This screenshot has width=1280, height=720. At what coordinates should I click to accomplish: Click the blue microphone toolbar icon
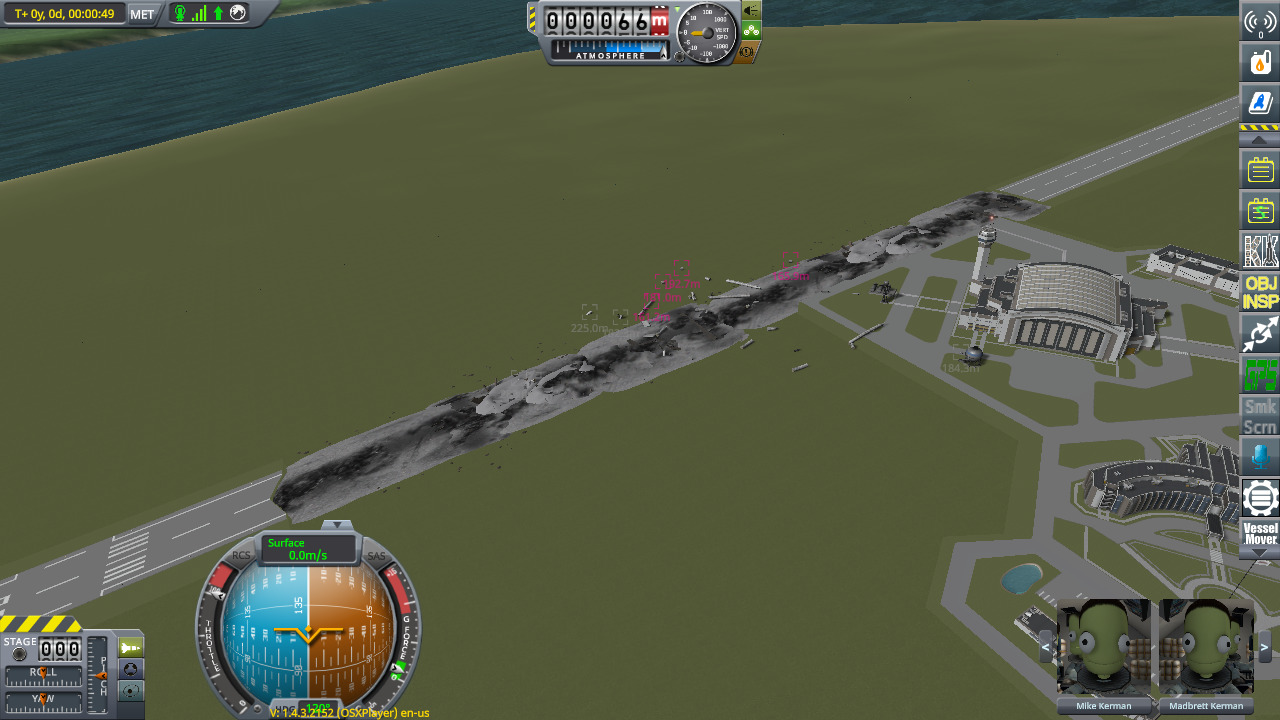(1260, 458)
